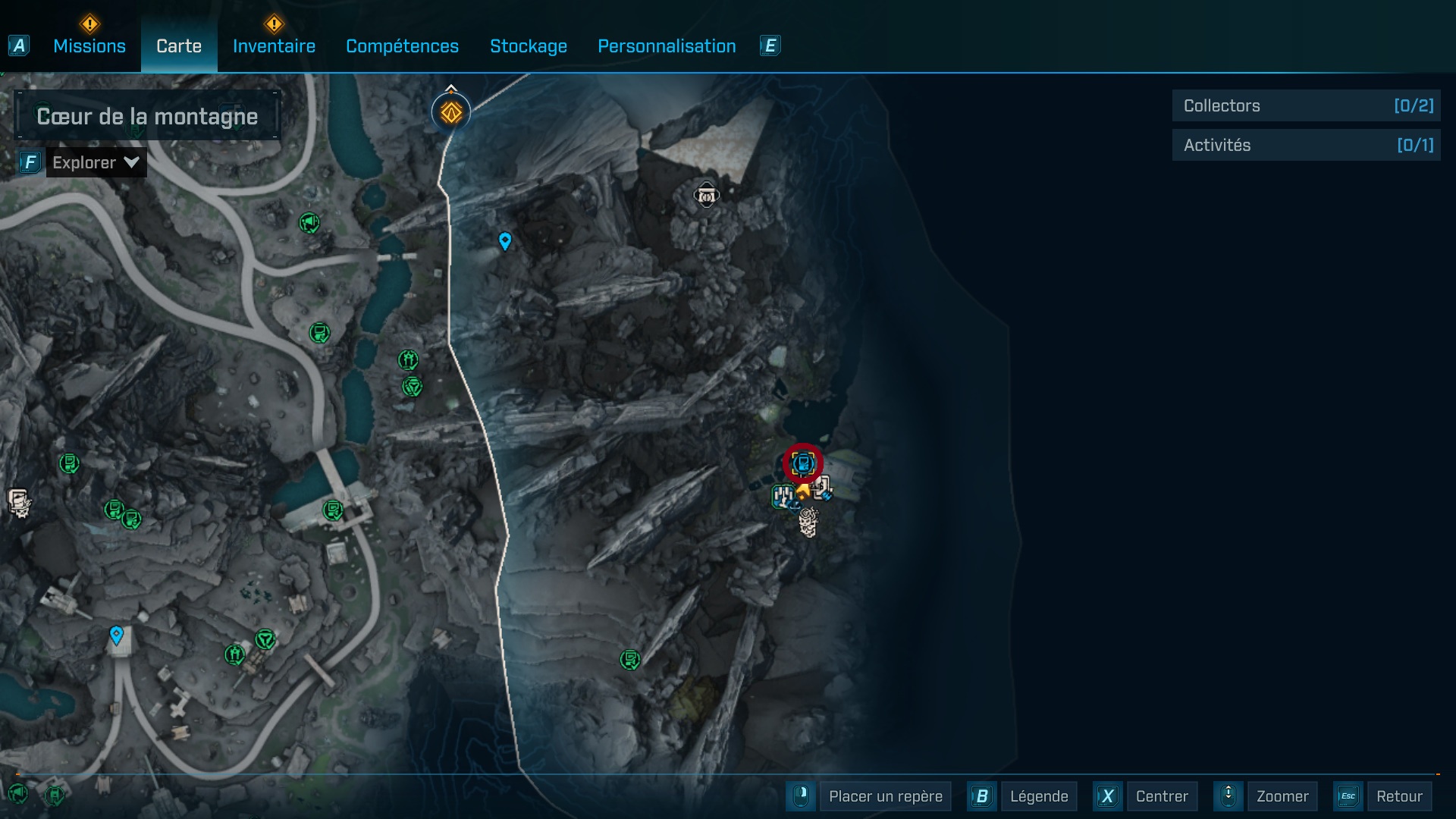
Task: Select the green megaphone map marker
Action: pyautogui.click(x=309, y=223)
